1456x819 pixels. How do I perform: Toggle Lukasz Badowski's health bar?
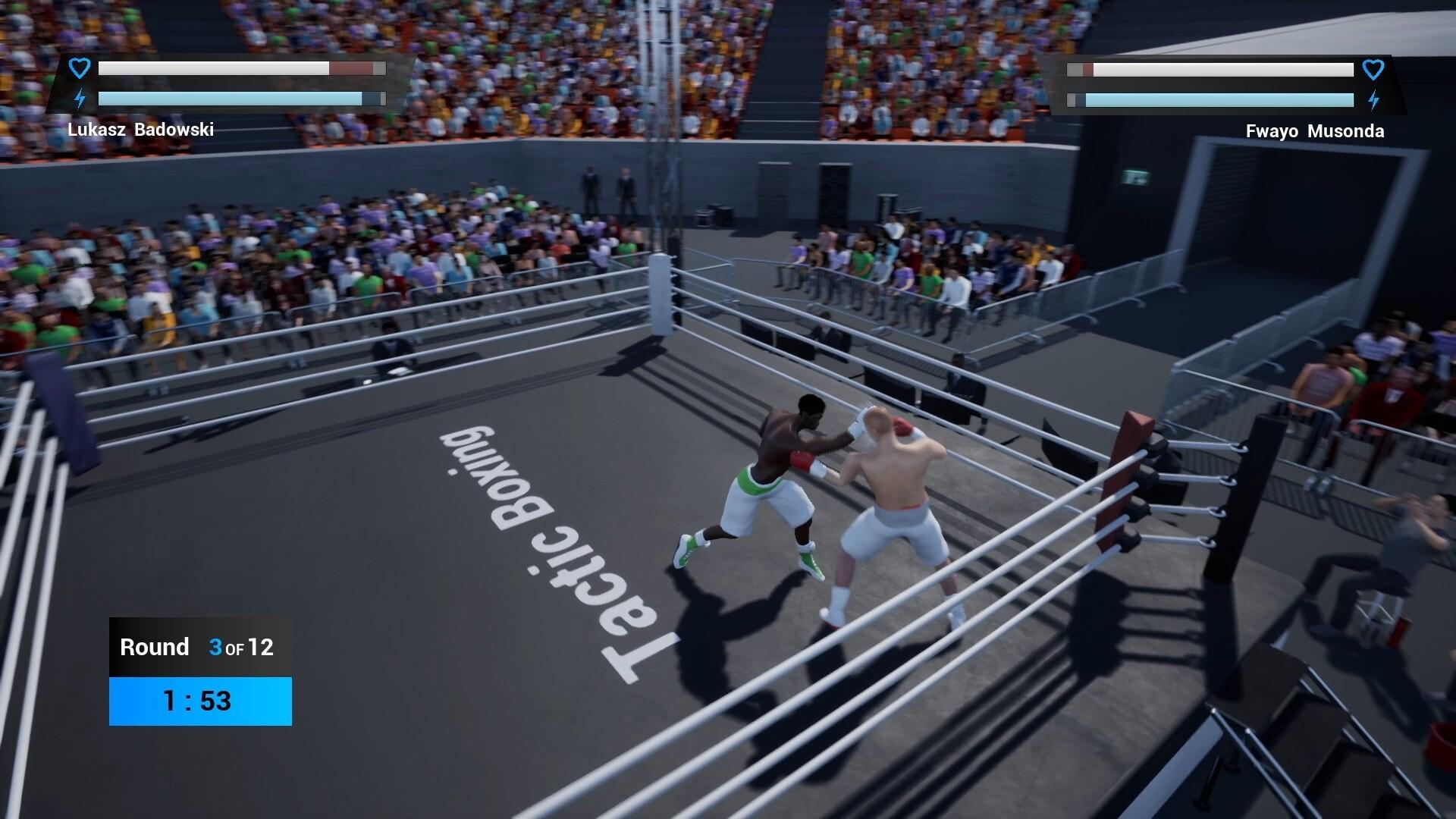coord(241,68)
